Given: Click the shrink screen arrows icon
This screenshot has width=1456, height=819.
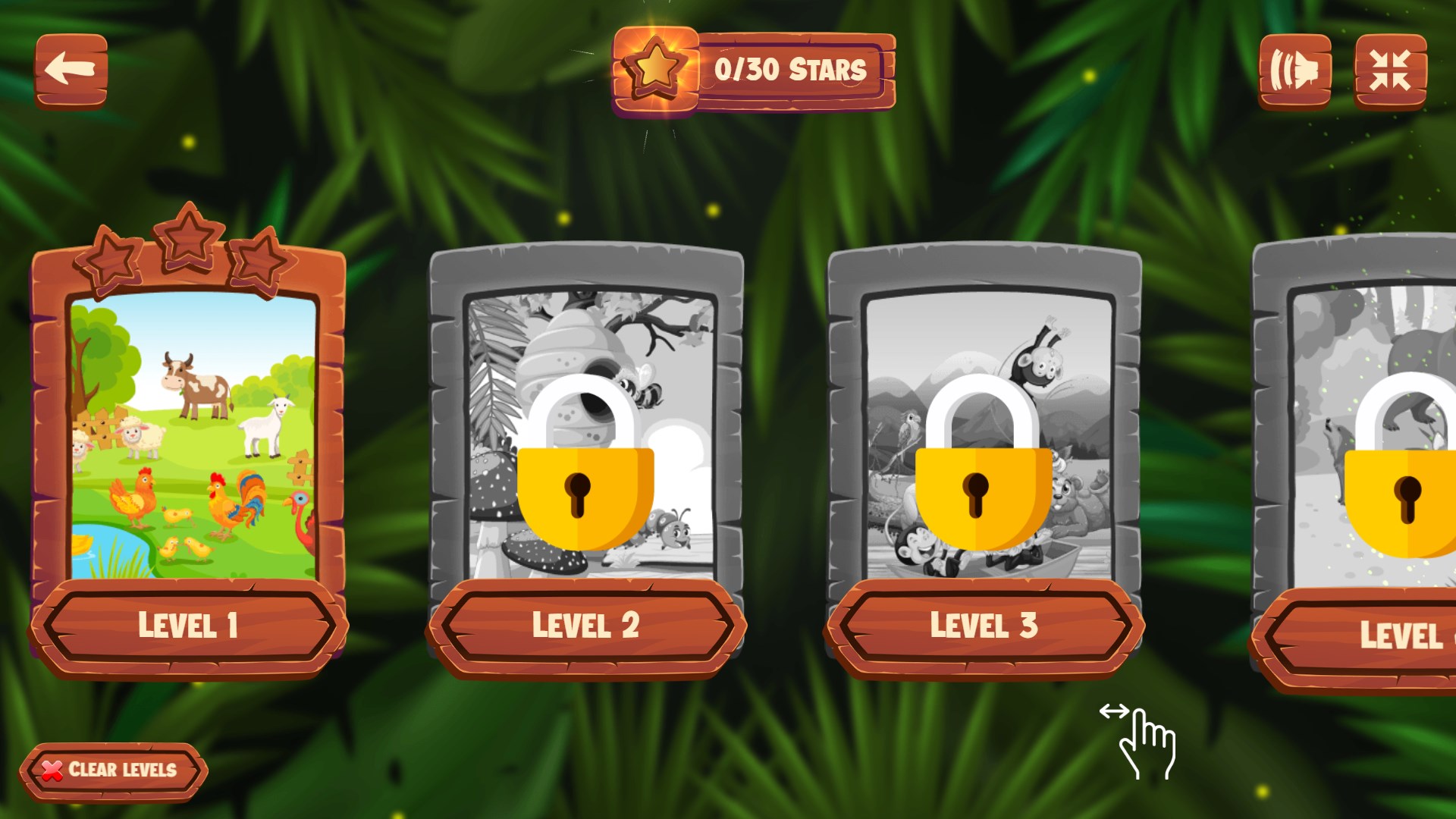Looking at the screenshot, I should (x=1390, y=71).
